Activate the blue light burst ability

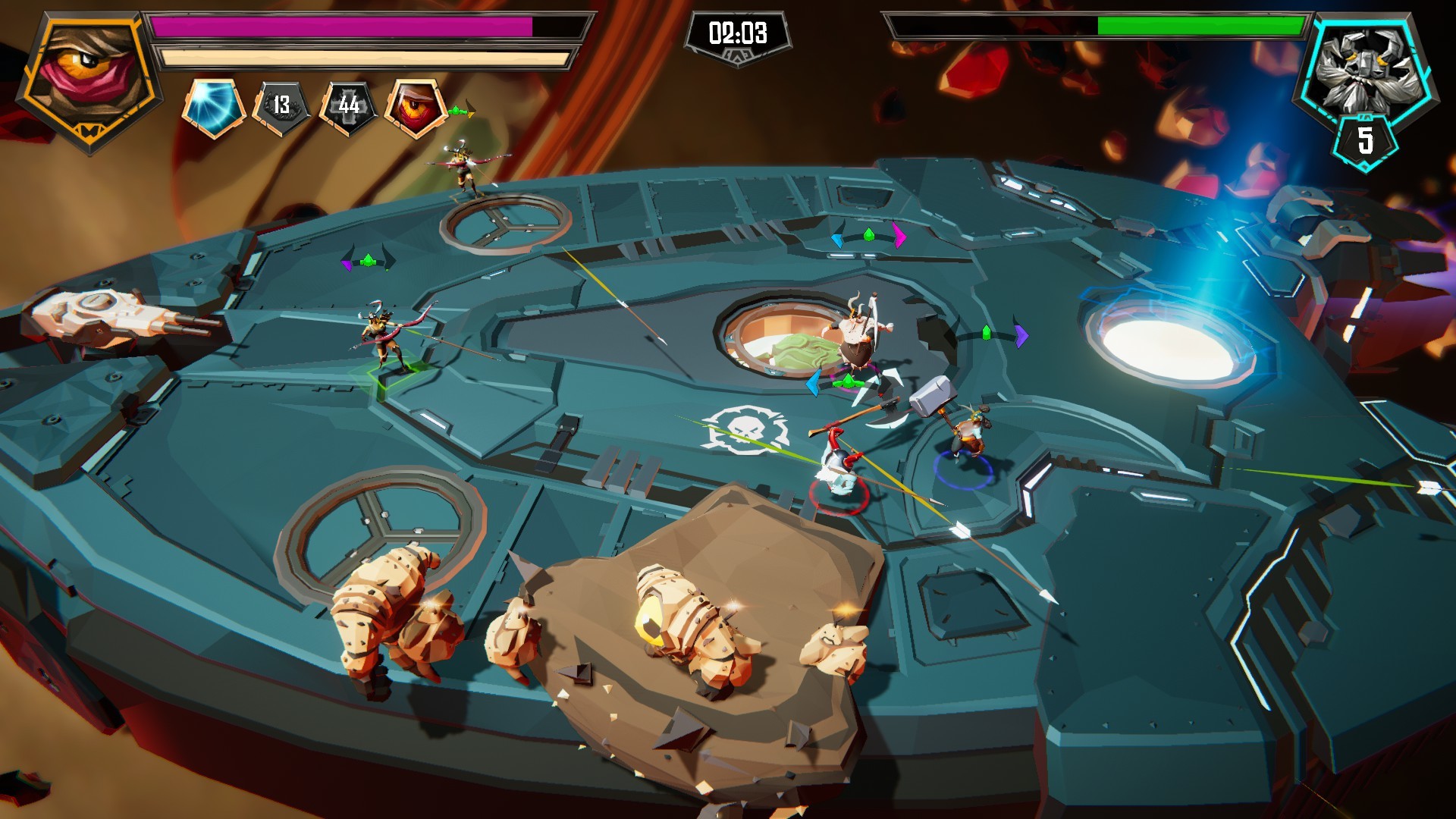pyautogui.click(x=213, y=106)
